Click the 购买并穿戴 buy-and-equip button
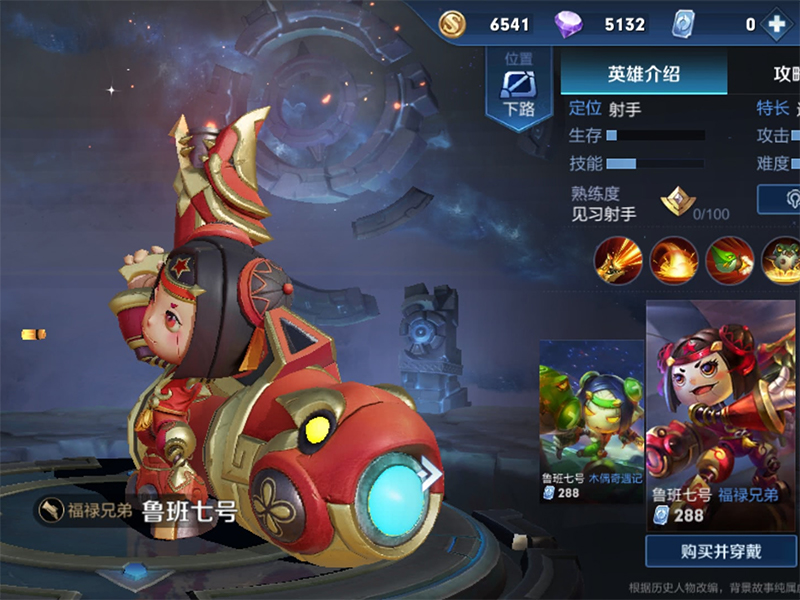800x600 pixels. 721,551
